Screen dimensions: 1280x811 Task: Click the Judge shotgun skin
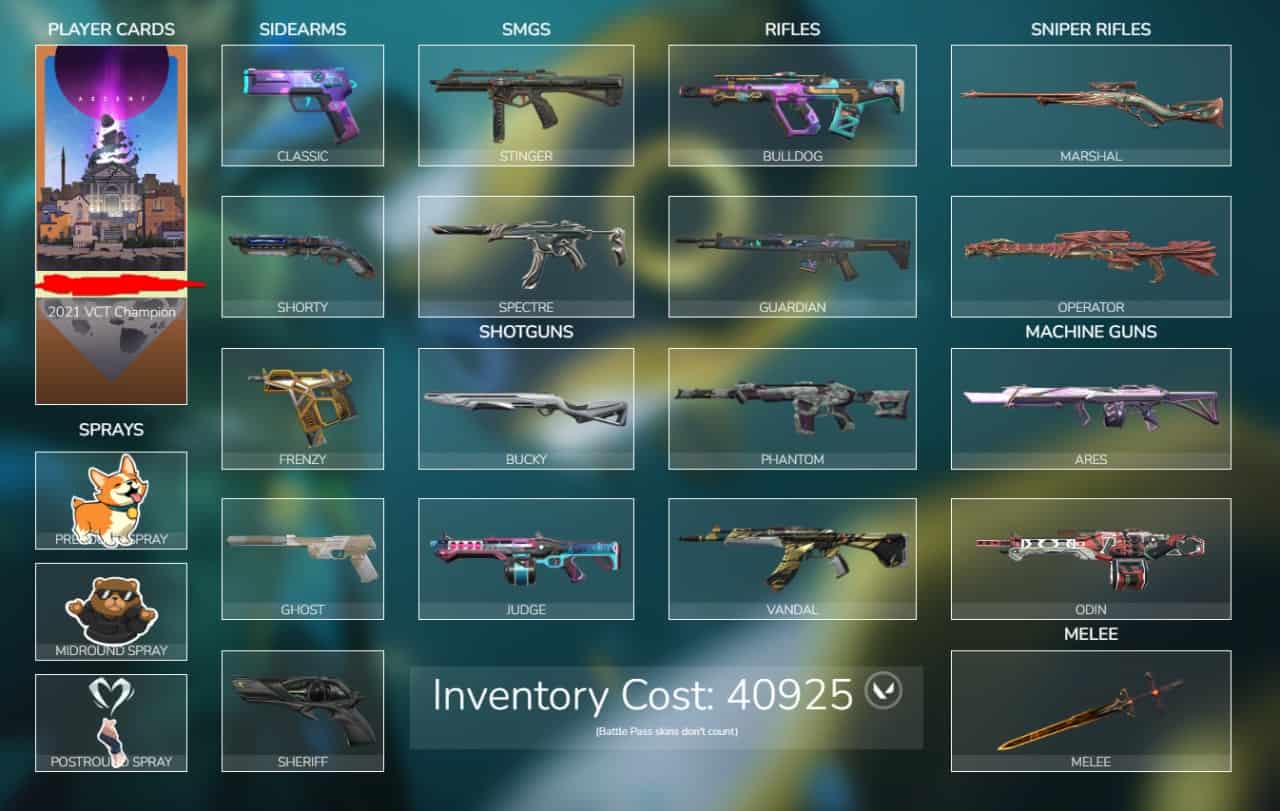coord(526,555)
